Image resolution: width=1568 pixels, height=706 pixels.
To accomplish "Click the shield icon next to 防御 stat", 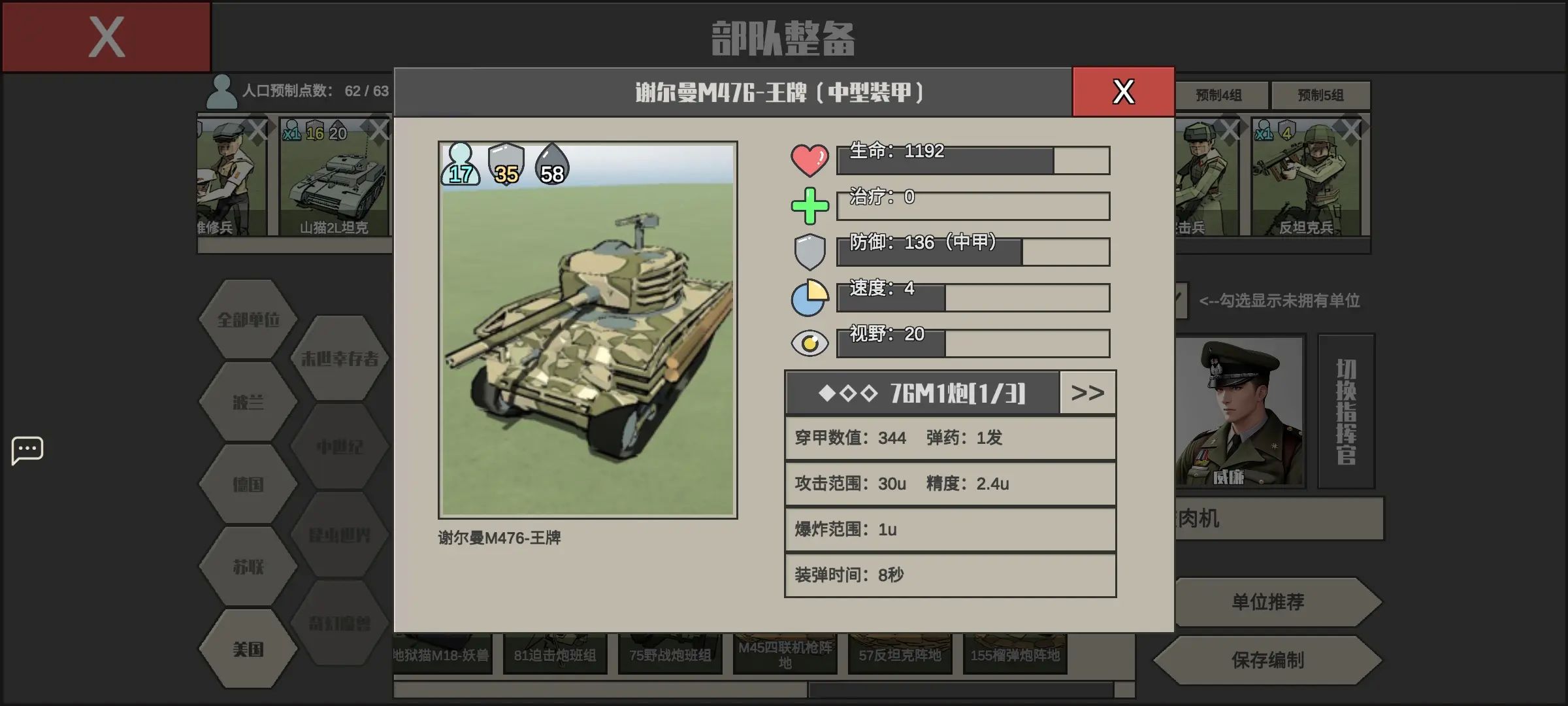I will pos(810,250).
